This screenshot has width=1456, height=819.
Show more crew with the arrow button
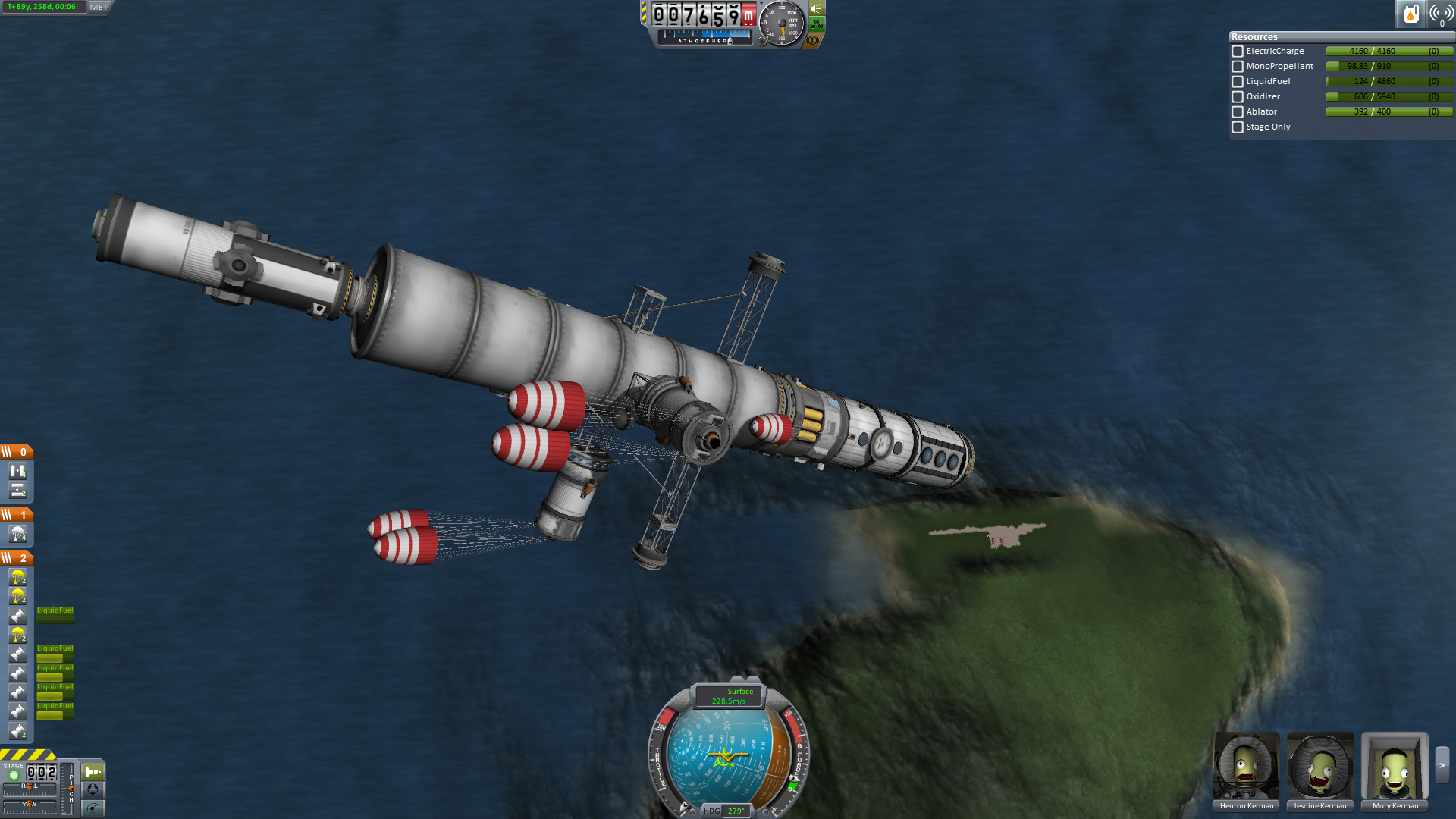pos(1442,766)
